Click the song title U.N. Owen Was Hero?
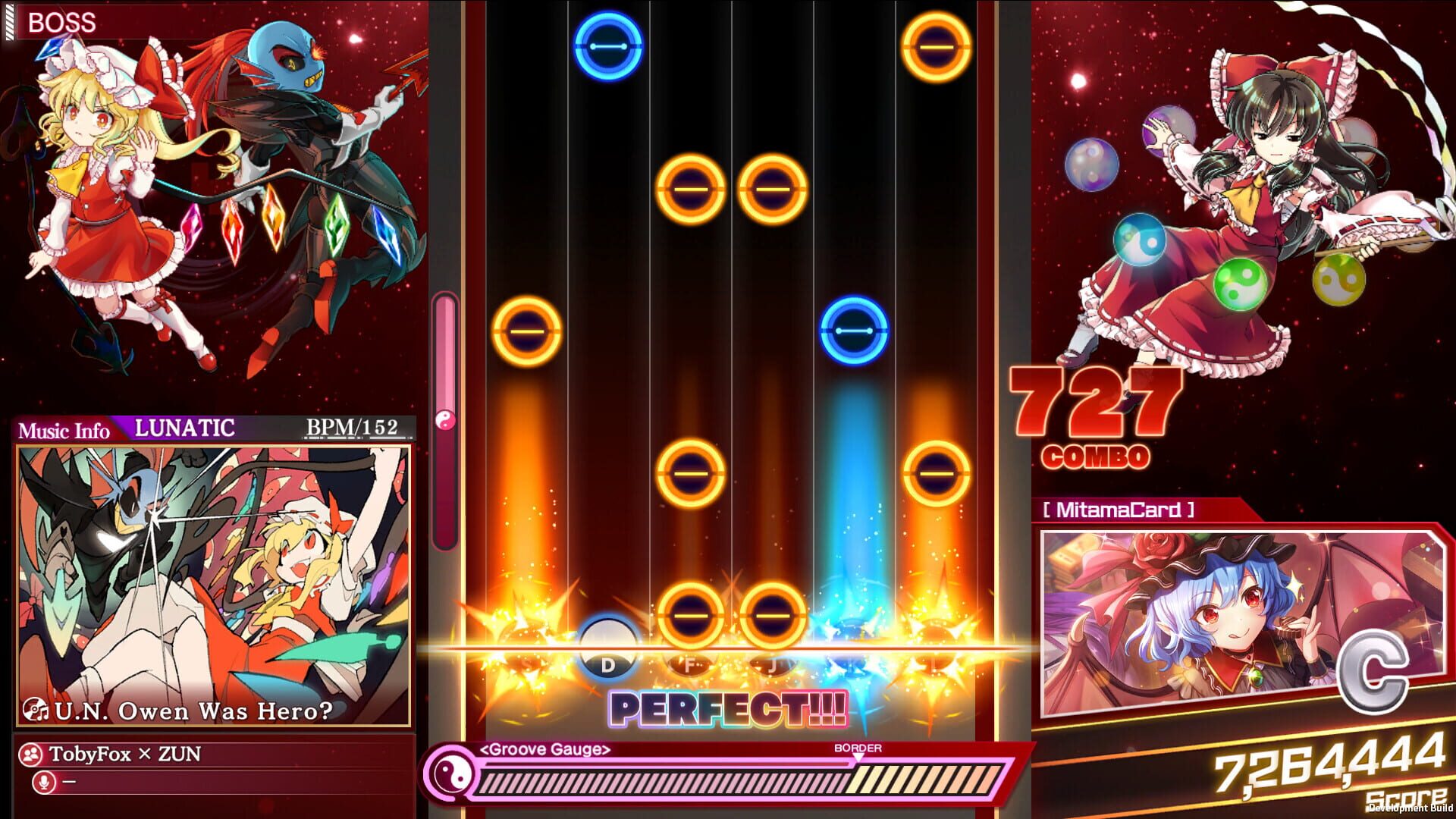Viewport: 1456px width, 819px height. point(194,711)
